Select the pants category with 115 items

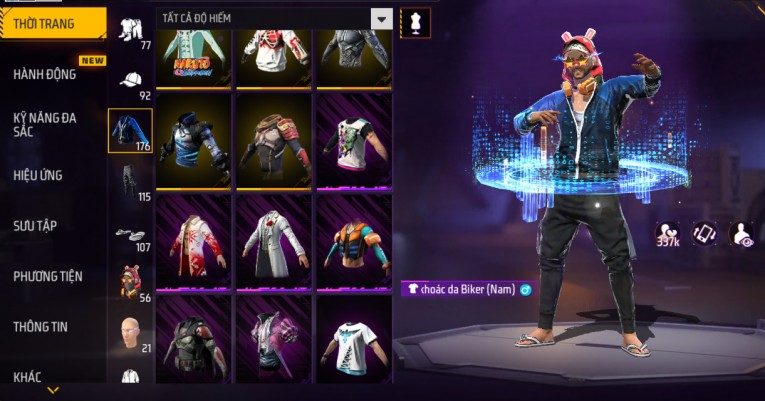point(131,181)
